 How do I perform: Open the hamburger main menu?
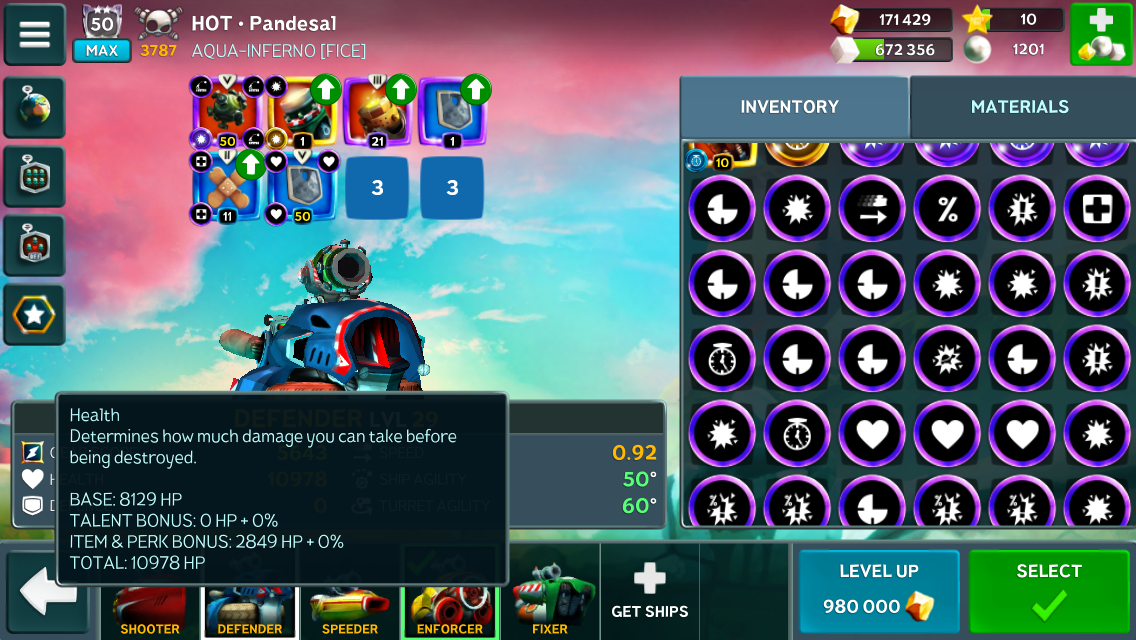click(35, 35)
